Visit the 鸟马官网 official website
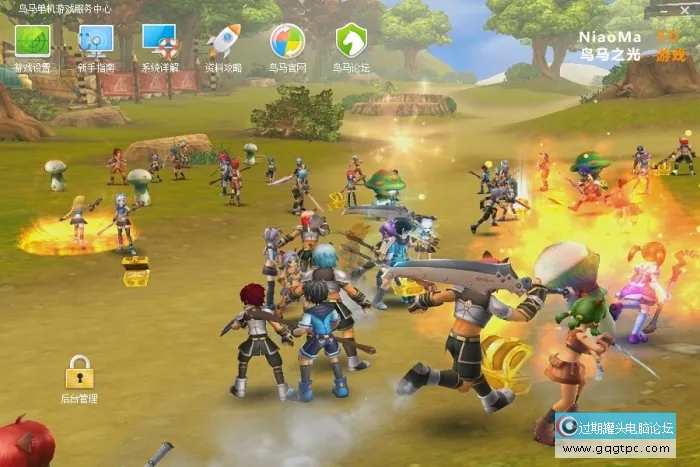The image size is (700, 467). [x=287, y=42]
